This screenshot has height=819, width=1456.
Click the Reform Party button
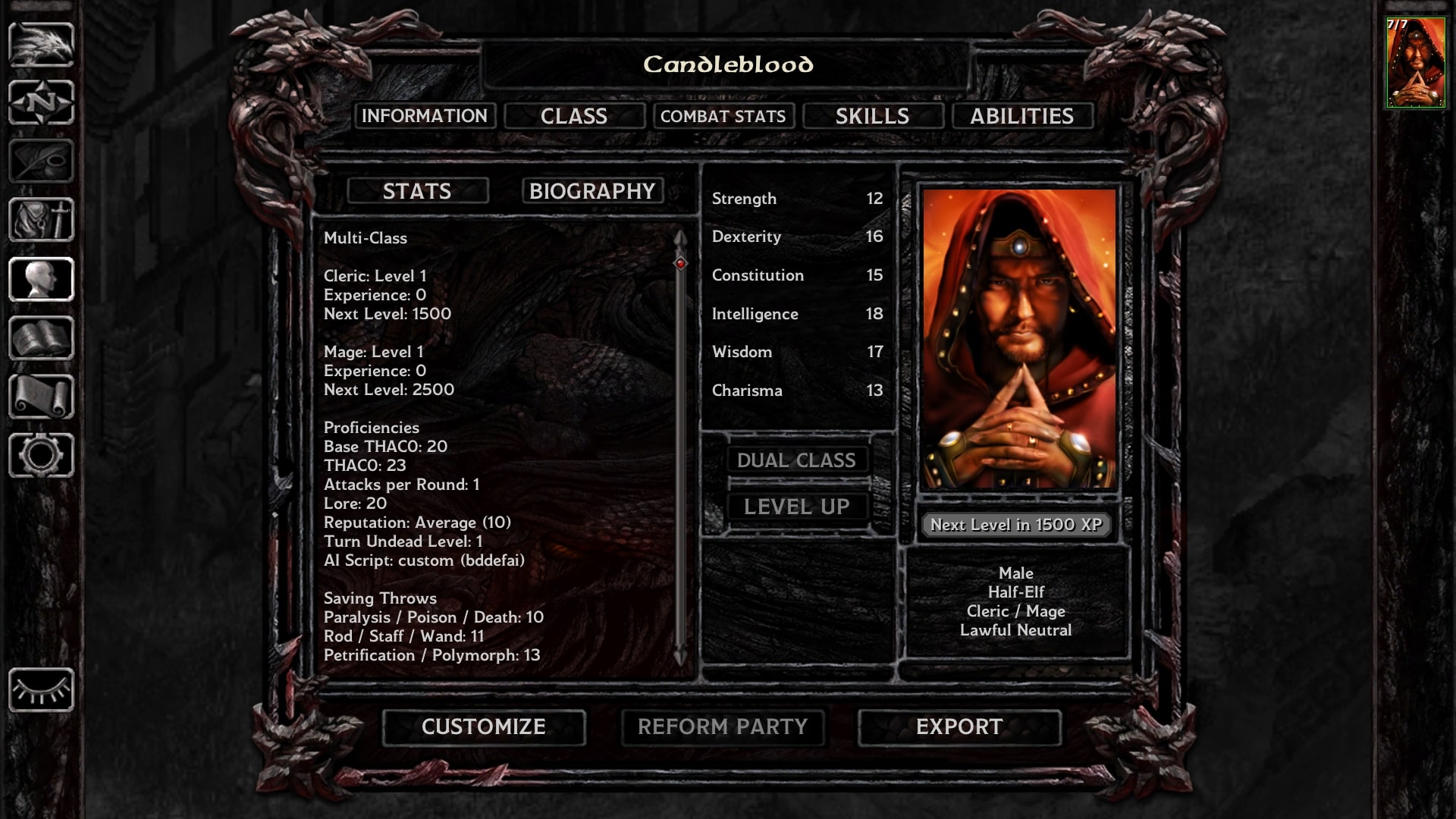(x=723, y=727)
